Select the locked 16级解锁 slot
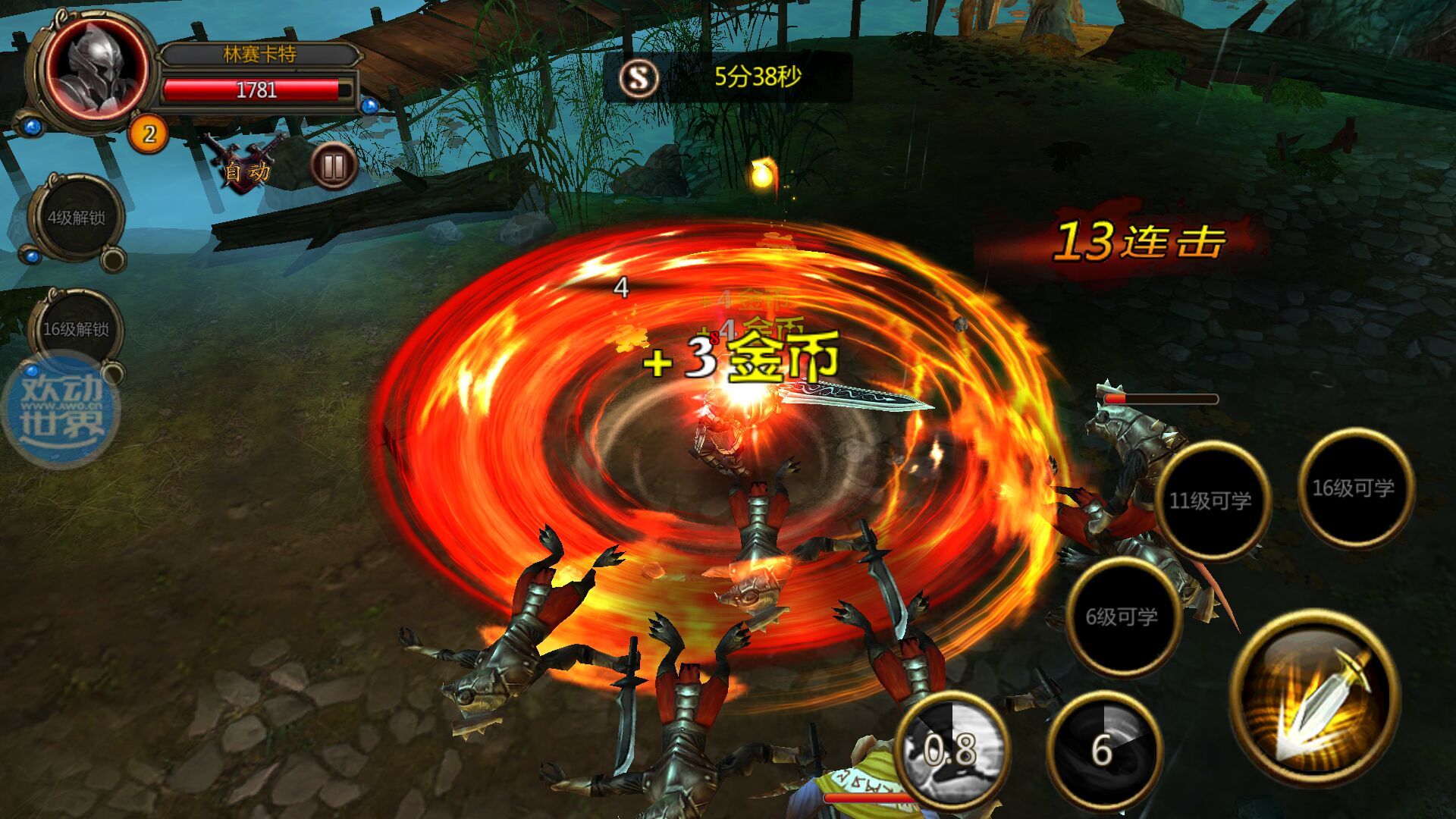 pyautogui.click(x=76, y=328)
